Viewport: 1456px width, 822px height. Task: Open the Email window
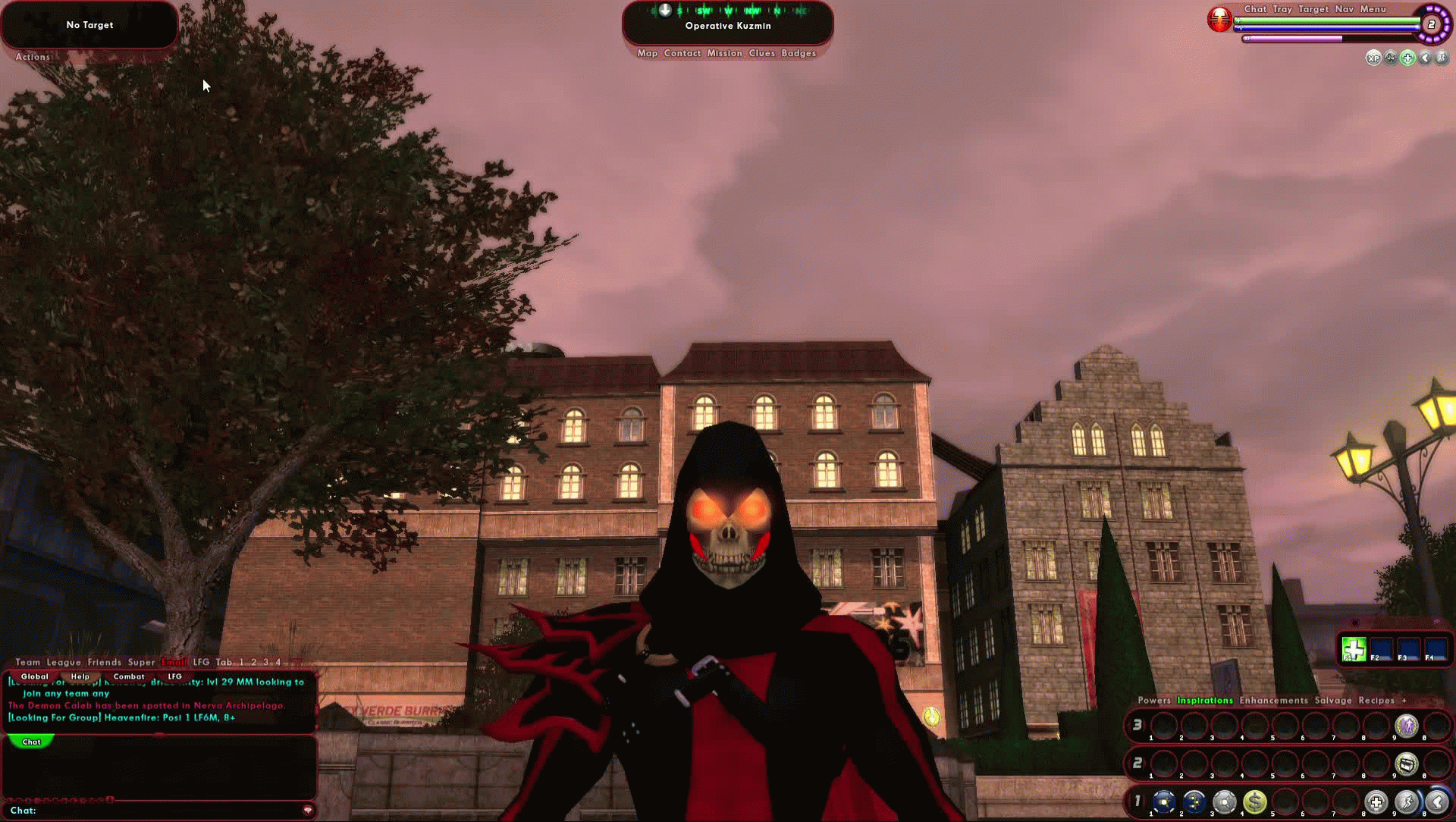[x=174, y=662]
